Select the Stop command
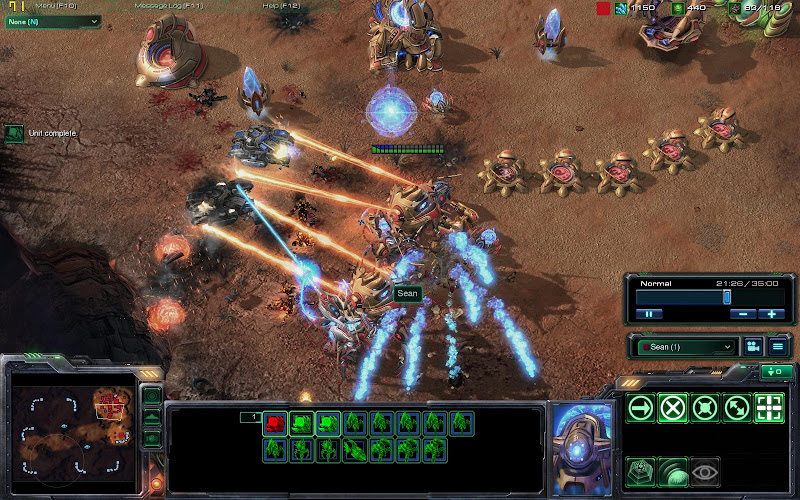800x500 pixels. (673, 408)
